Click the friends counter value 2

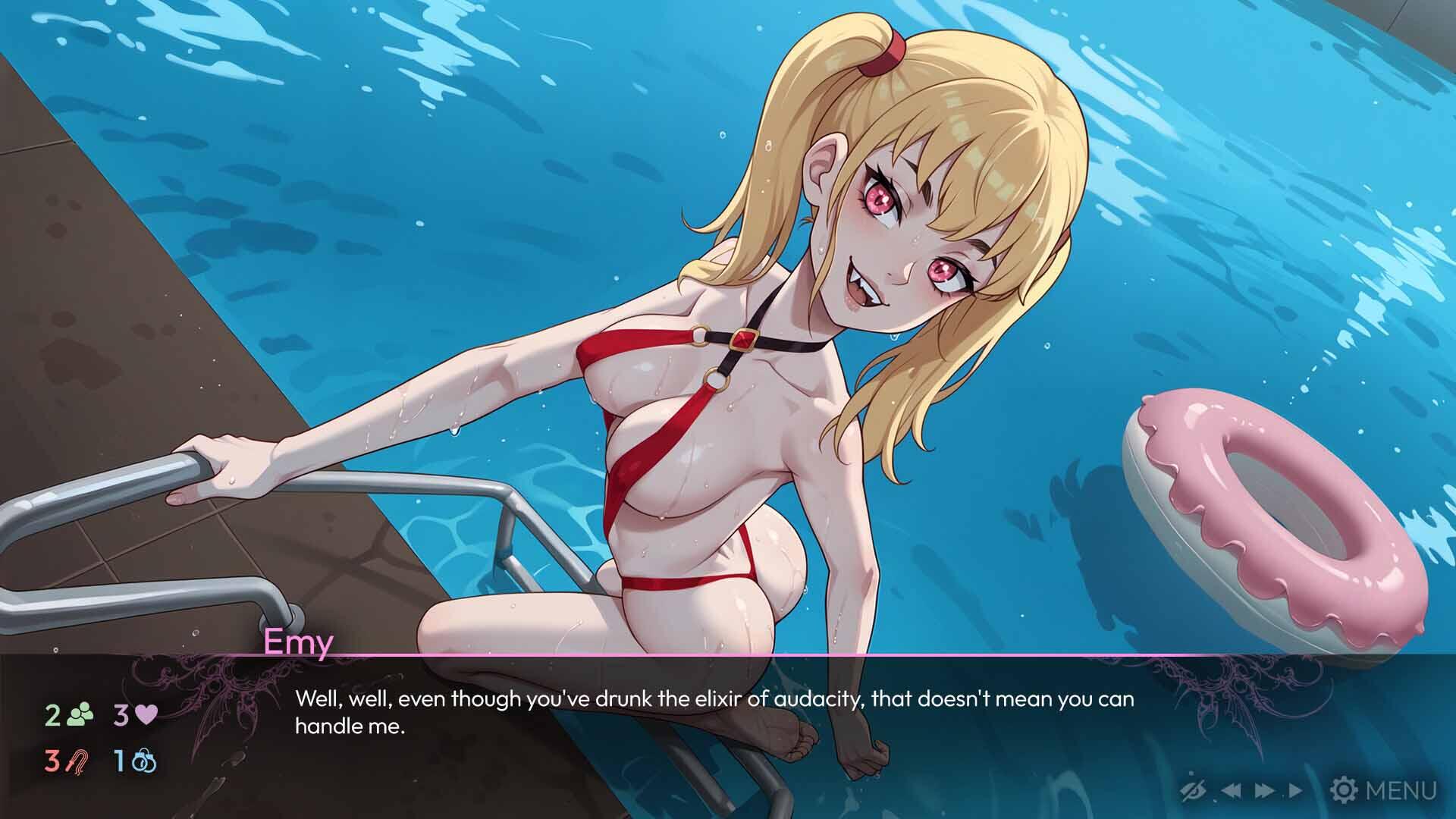coord(53,714)
